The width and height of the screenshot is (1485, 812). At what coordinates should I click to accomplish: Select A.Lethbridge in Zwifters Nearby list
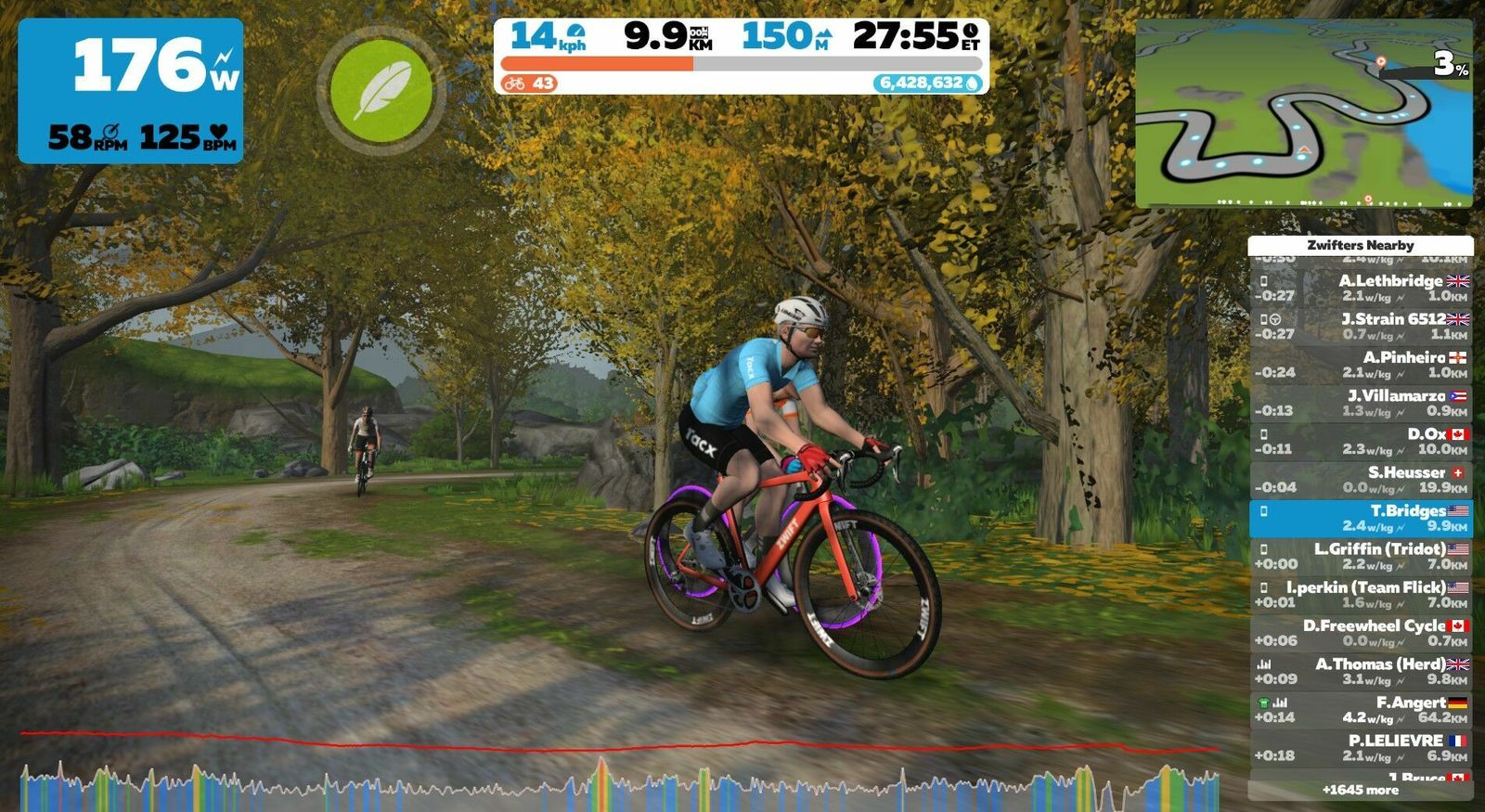[x=1361, y=288]
